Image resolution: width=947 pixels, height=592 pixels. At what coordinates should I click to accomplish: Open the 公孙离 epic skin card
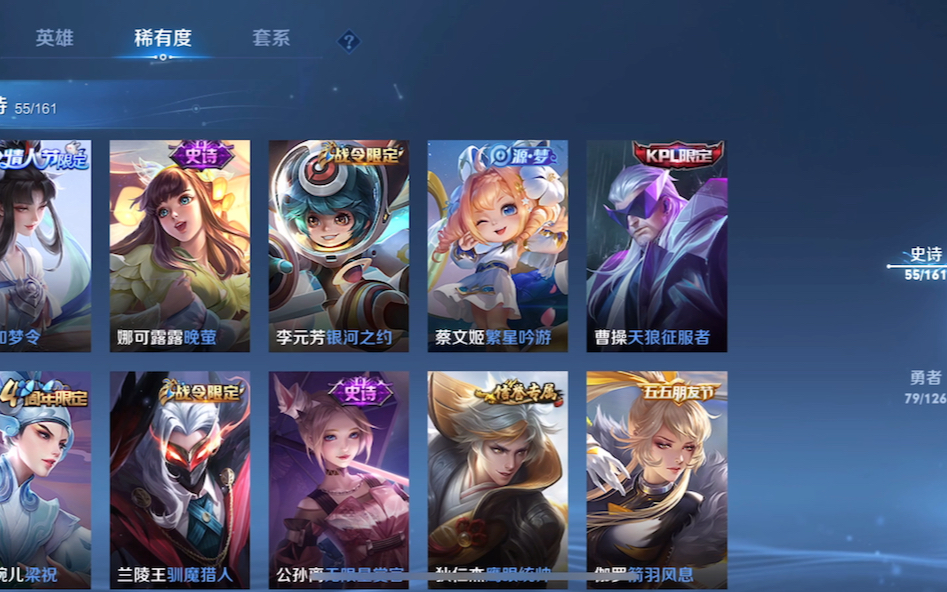pos(338,480)
